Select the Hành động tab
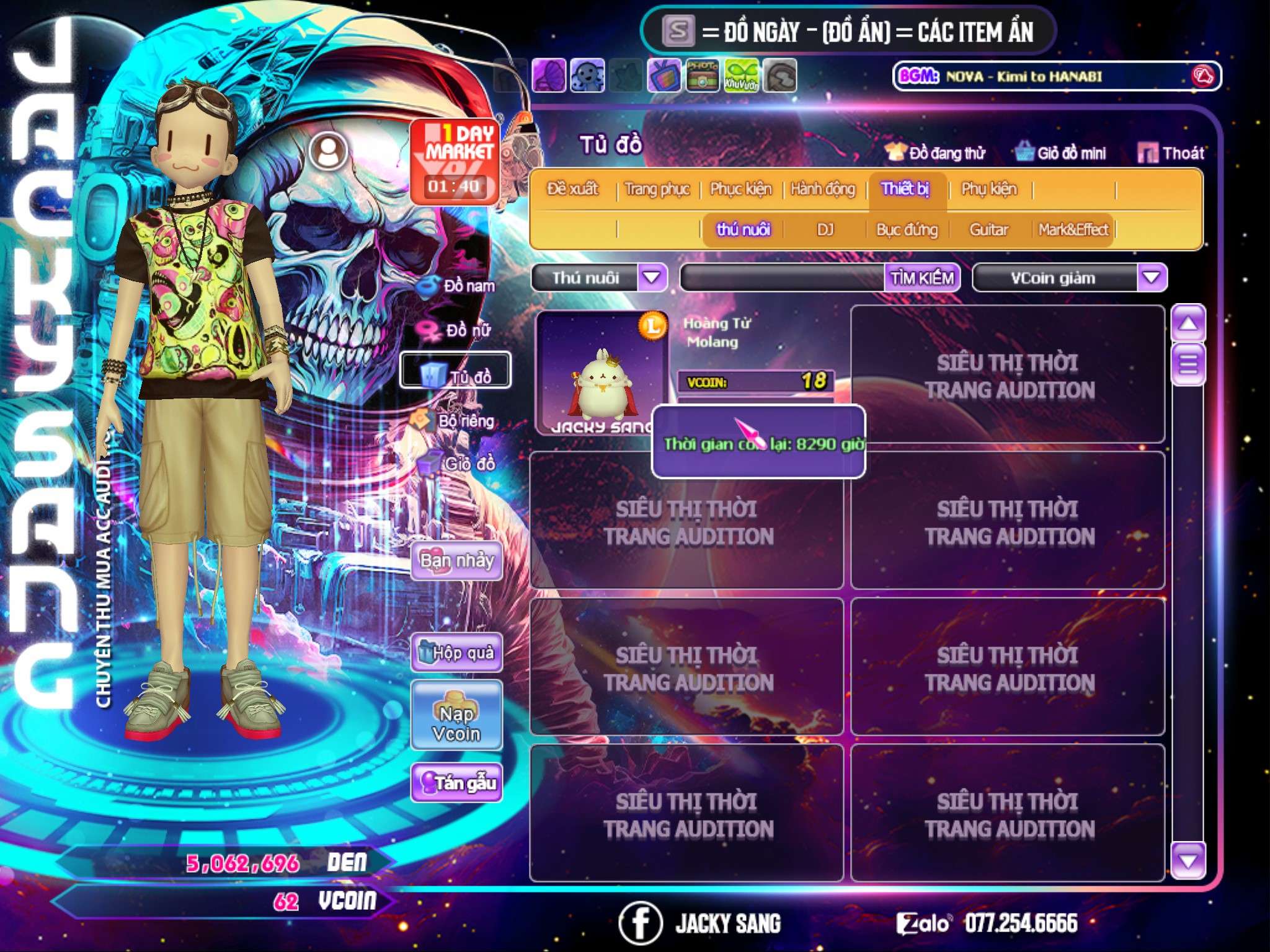This screenshot has height=952, width=1270. (x=823, y=189)
